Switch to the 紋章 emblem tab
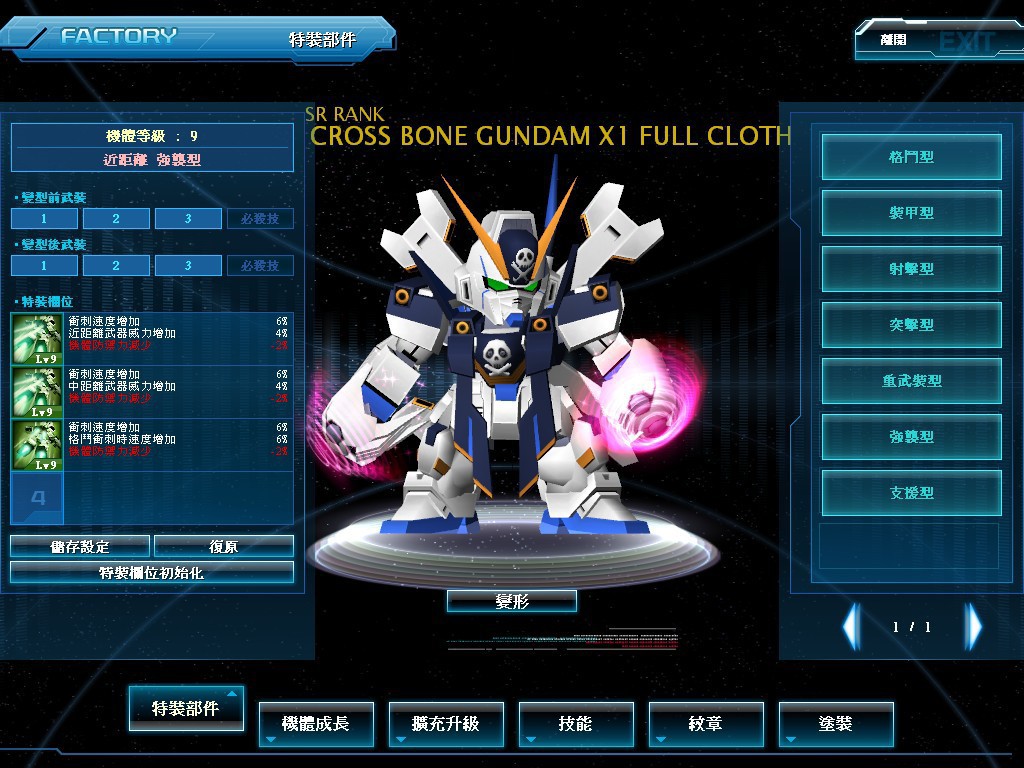 pyautogui.click(x=706, y=724)
